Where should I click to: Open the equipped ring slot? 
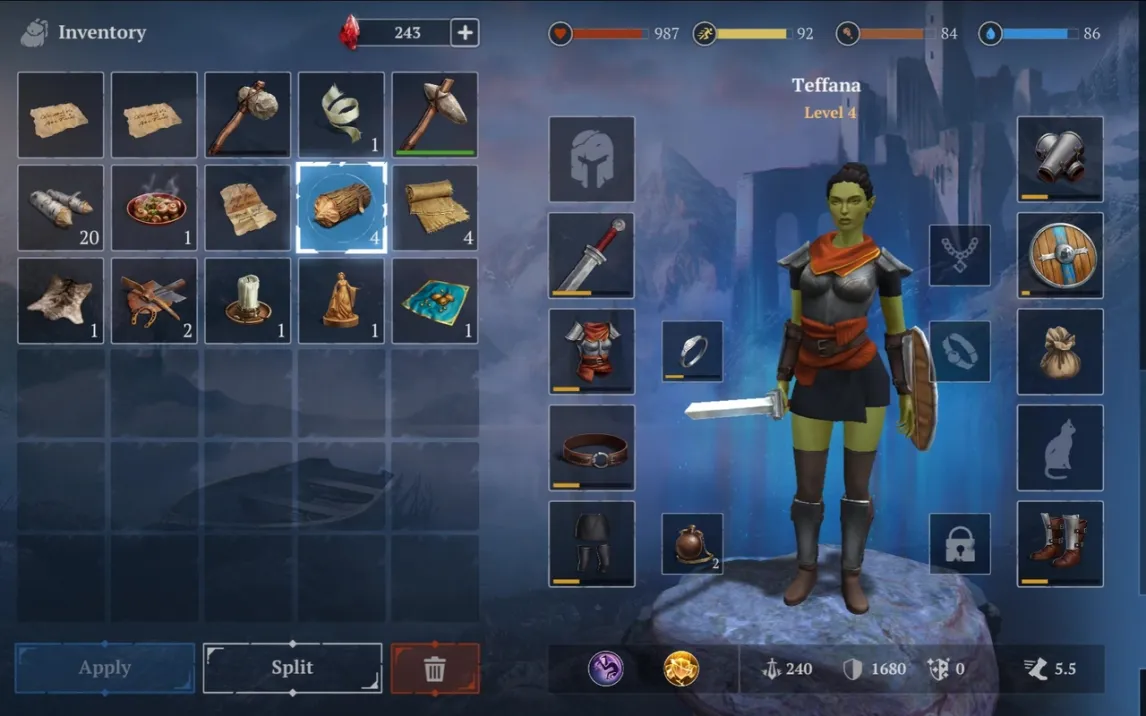coord(692,351)
